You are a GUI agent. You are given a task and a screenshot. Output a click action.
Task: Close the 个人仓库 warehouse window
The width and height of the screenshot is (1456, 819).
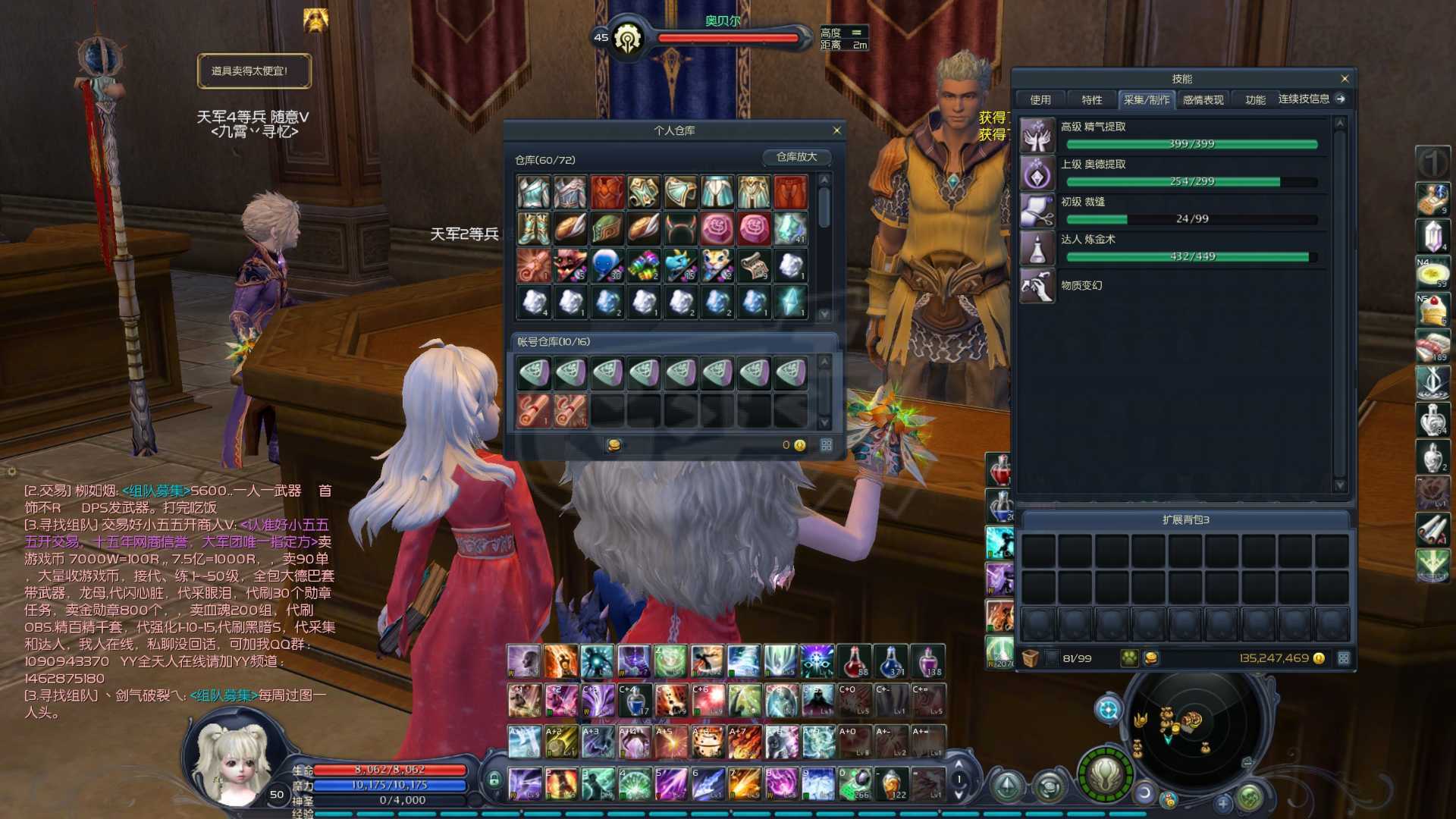click(x=836, y=130)
